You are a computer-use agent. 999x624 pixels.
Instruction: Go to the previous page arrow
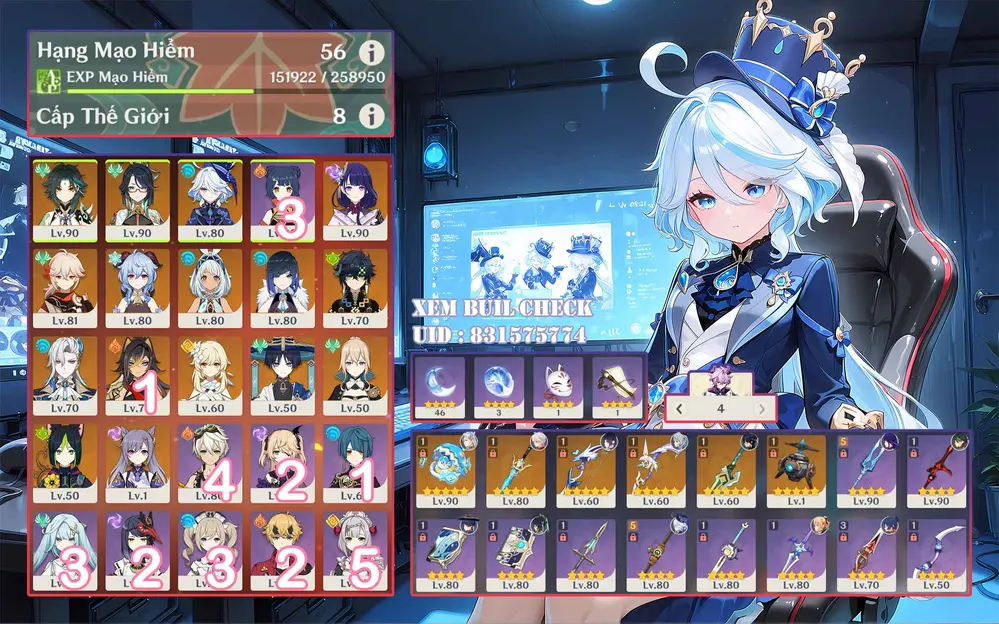(681, 408)
